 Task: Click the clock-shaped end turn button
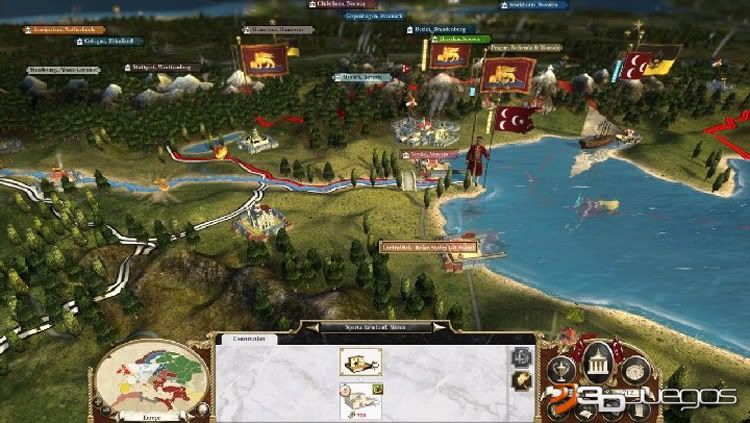[x=636, y=371]
